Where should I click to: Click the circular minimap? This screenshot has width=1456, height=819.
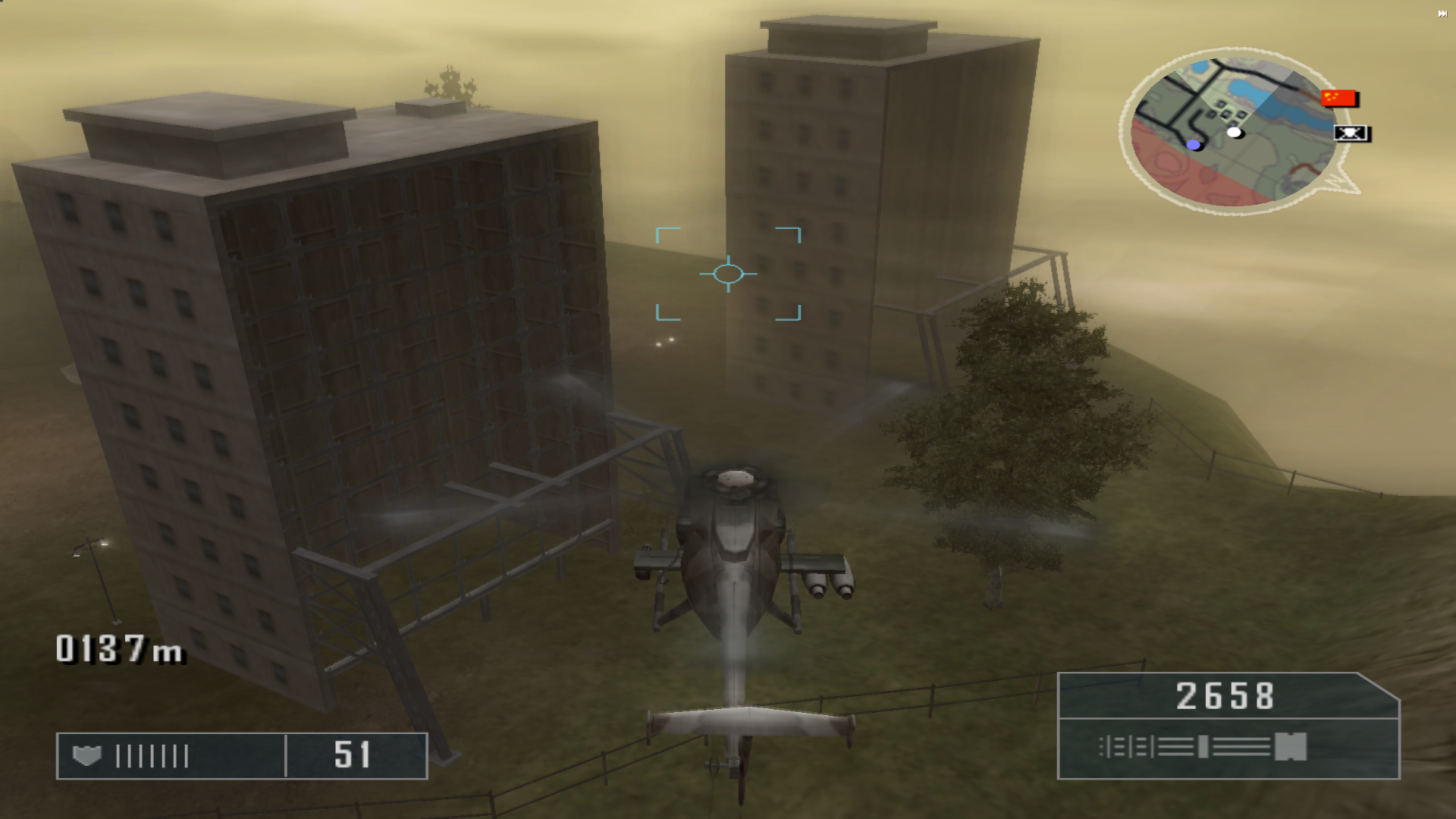click(x=1232, y=130)
